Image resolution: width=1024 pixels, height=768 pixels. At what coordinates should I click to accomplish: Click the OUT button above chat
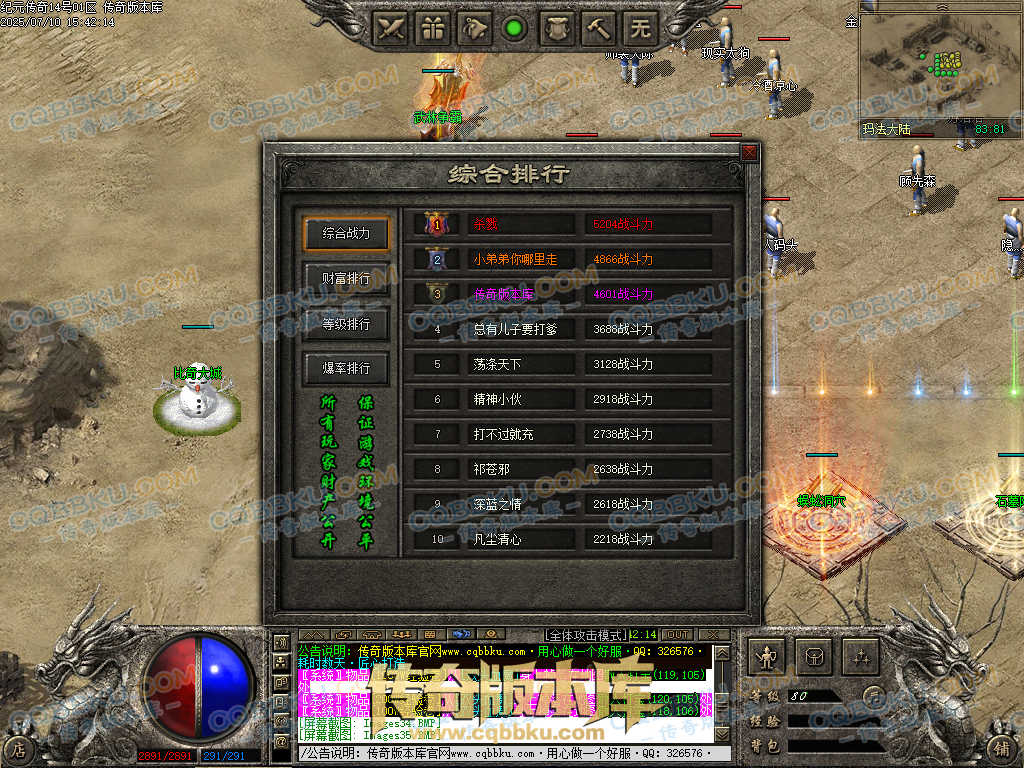(677, 635)
